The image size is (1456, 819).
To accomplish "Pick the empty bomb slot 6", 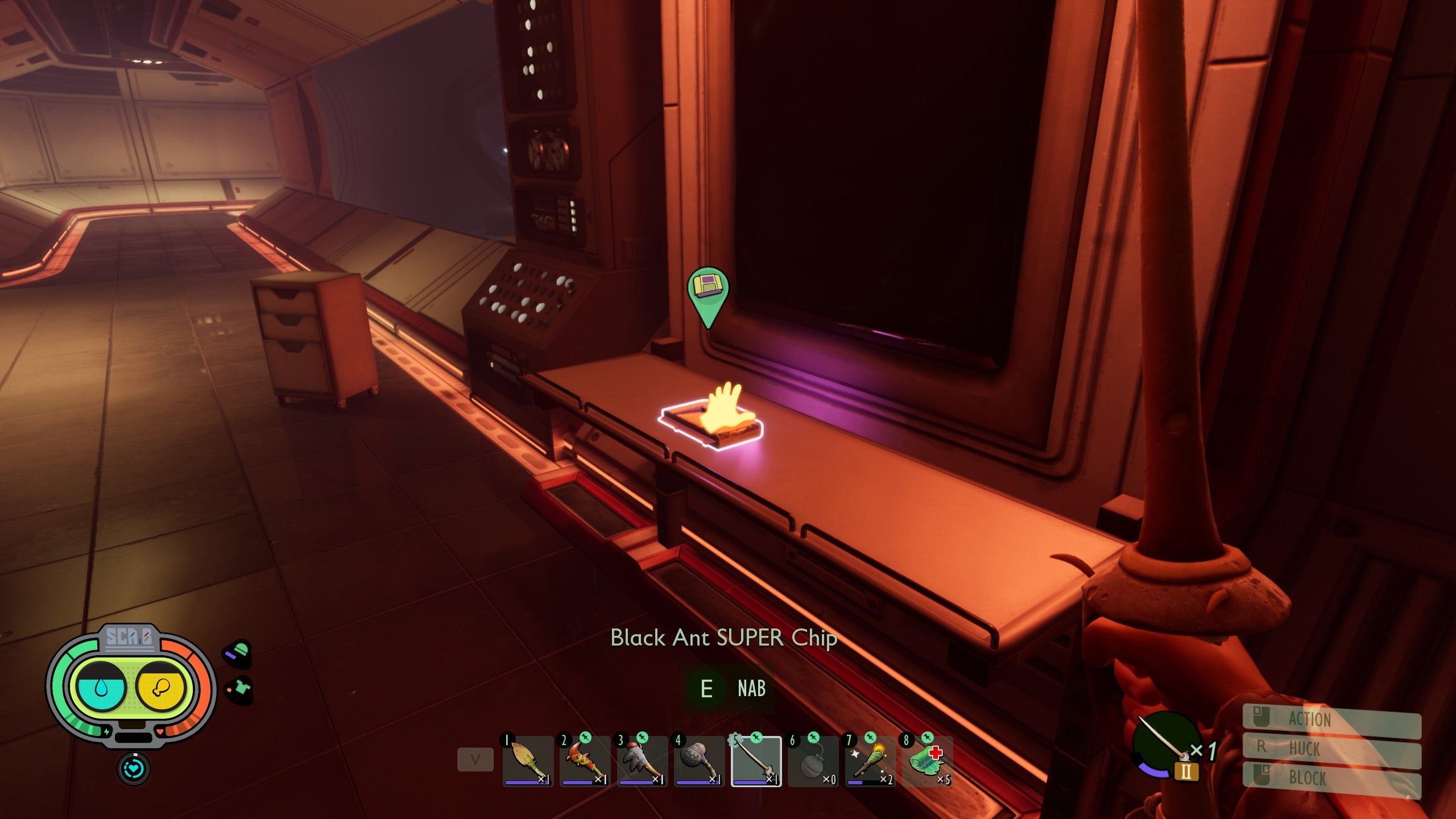I will point(813,761).
